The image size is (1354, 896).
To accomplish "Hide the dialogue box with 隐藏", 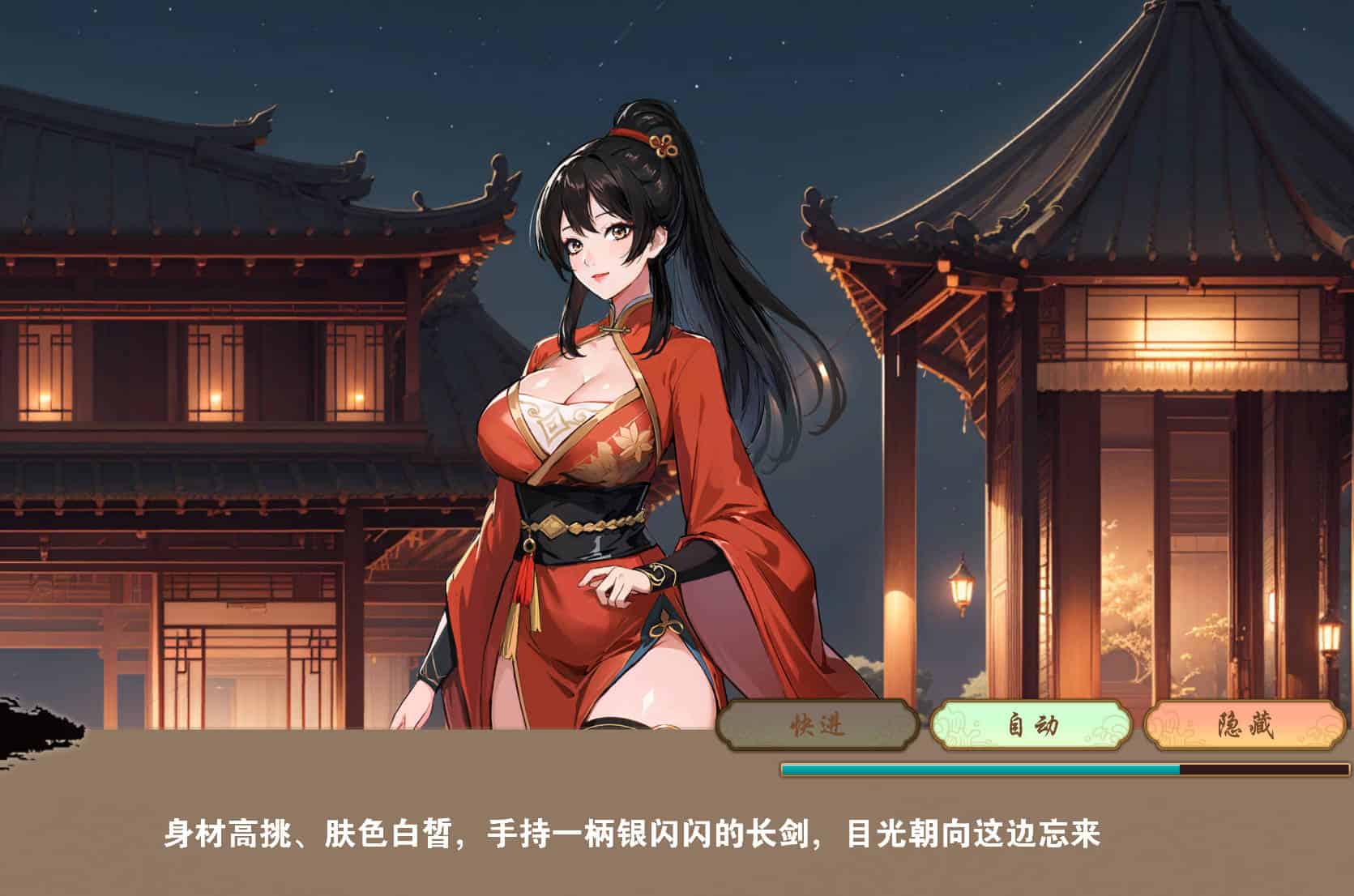I will tap(1244, 725).
